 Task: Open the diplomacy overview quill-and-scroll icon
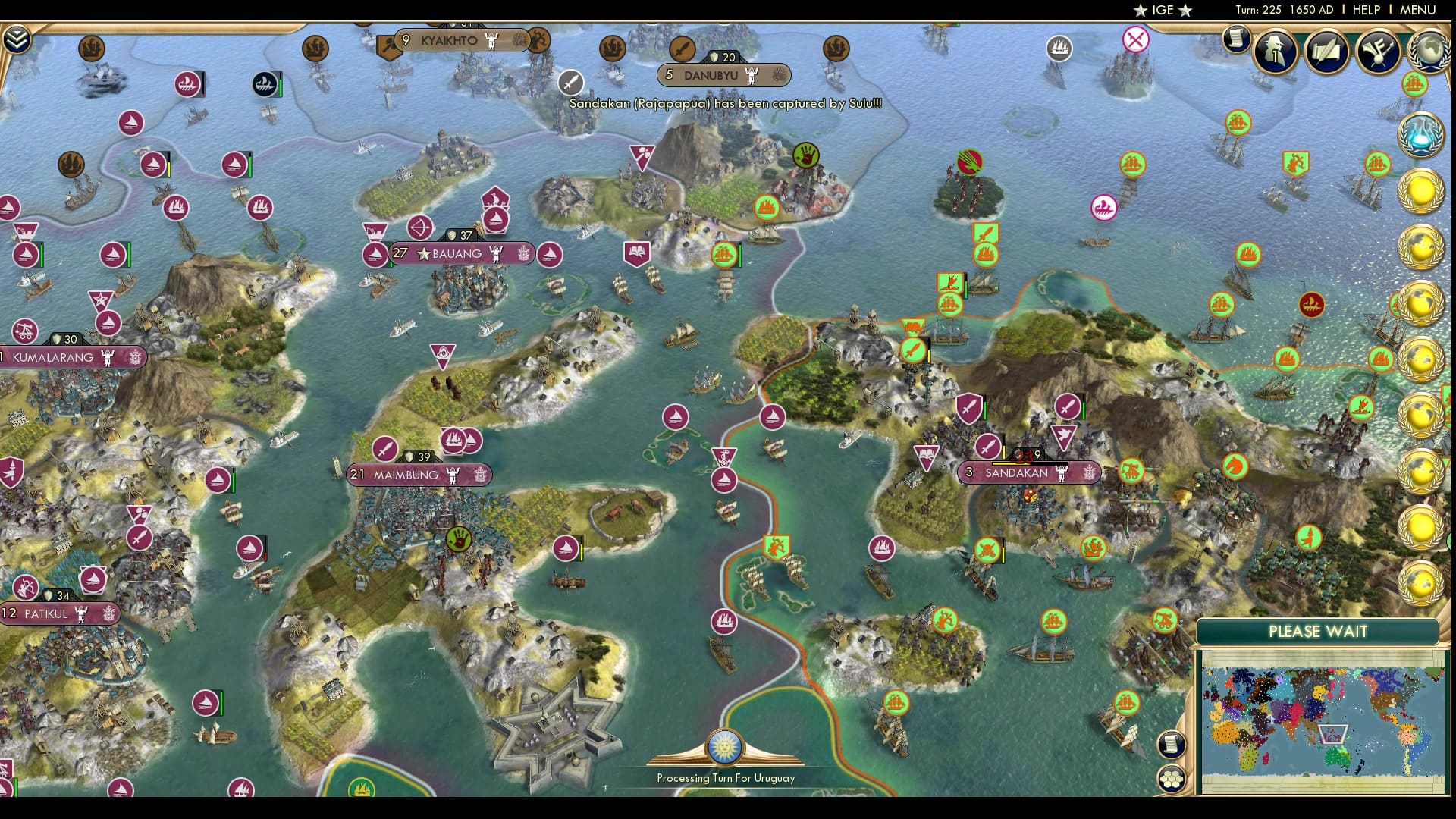click(x=1327, y=52)
